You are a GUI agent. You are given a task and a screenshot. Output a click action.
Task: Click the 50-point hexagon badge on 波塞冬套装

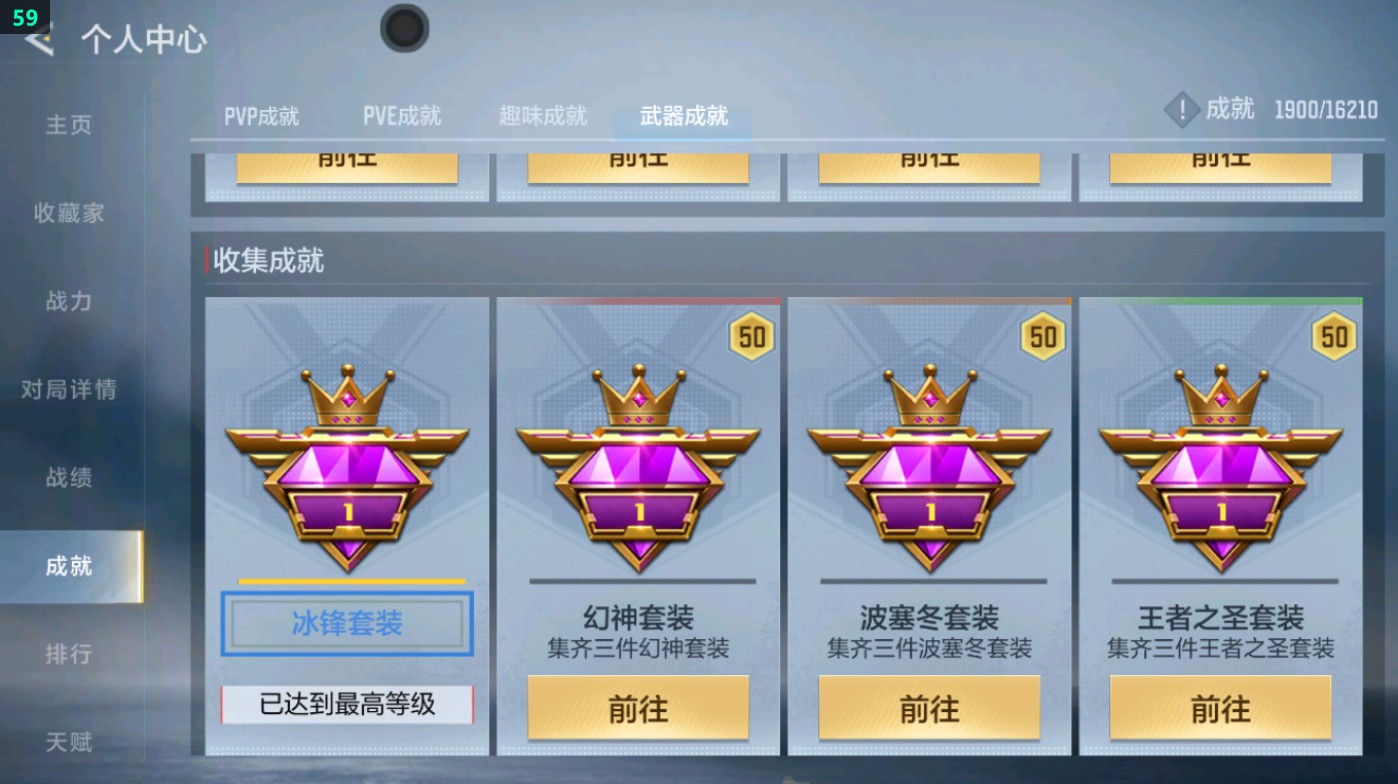1041,336
